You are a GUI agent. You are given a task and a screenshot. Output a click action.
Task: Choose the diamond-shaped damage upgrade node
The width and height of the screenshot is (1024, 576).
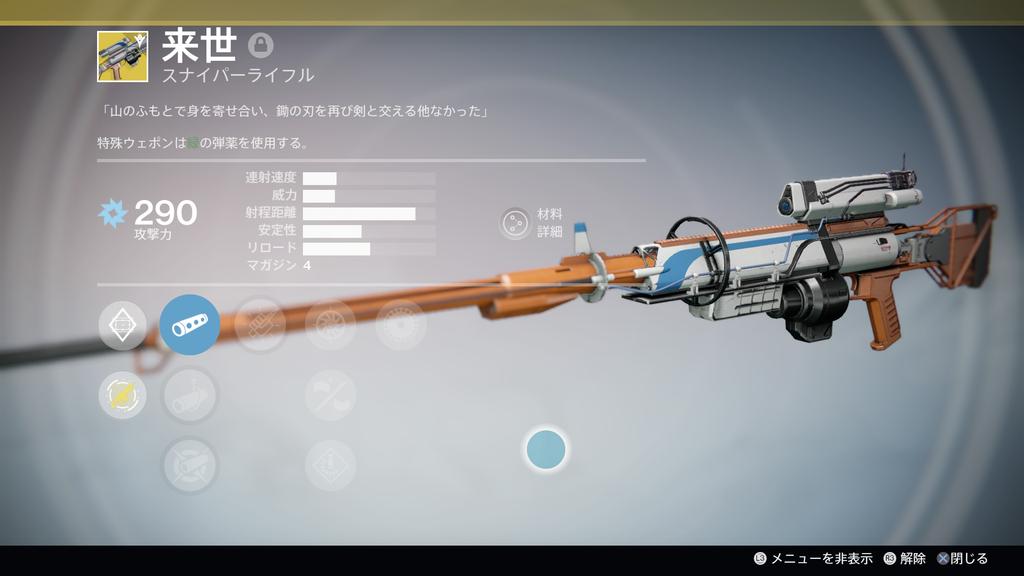pos(123,325)
